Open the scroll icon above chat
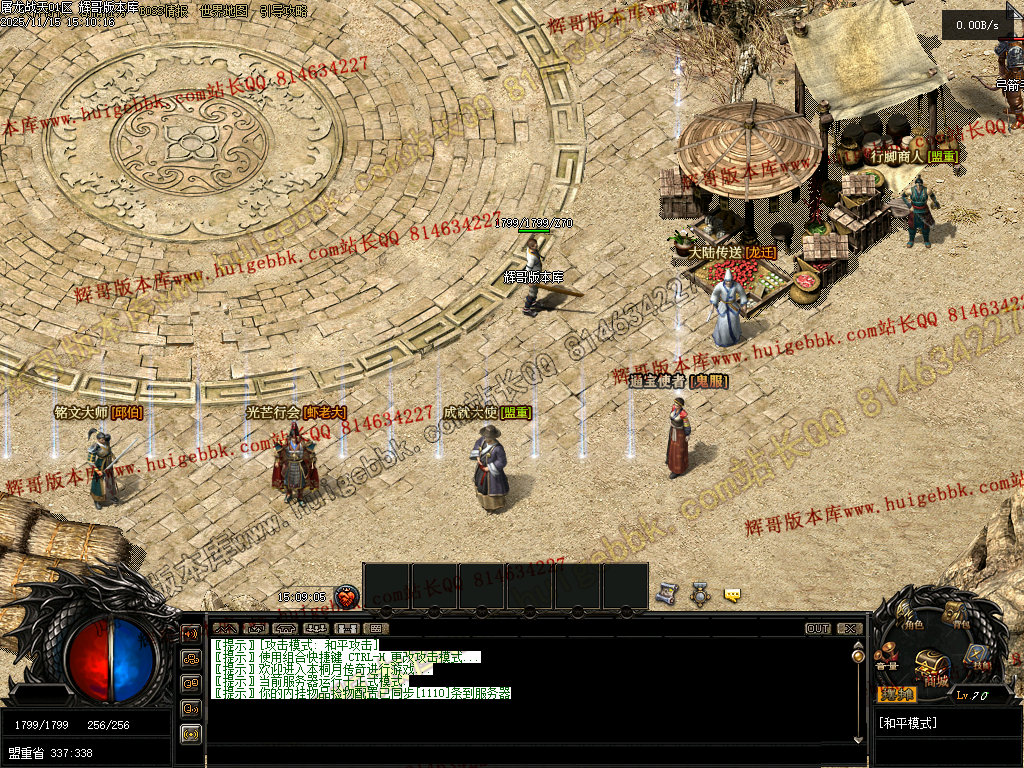This screenshot has width=1024, height=768. [x=666, y=594]
